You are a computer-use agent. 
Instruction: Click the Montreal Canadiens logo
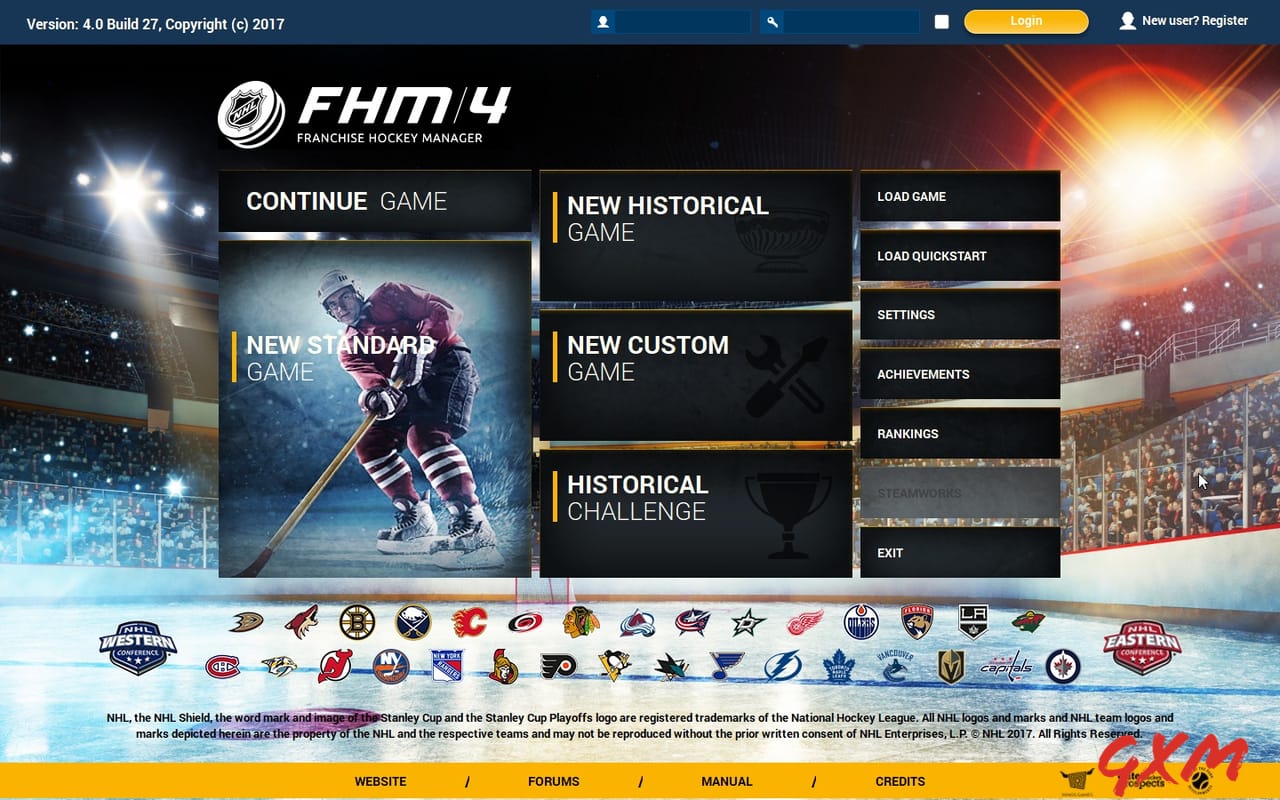[x=223, y=666]
